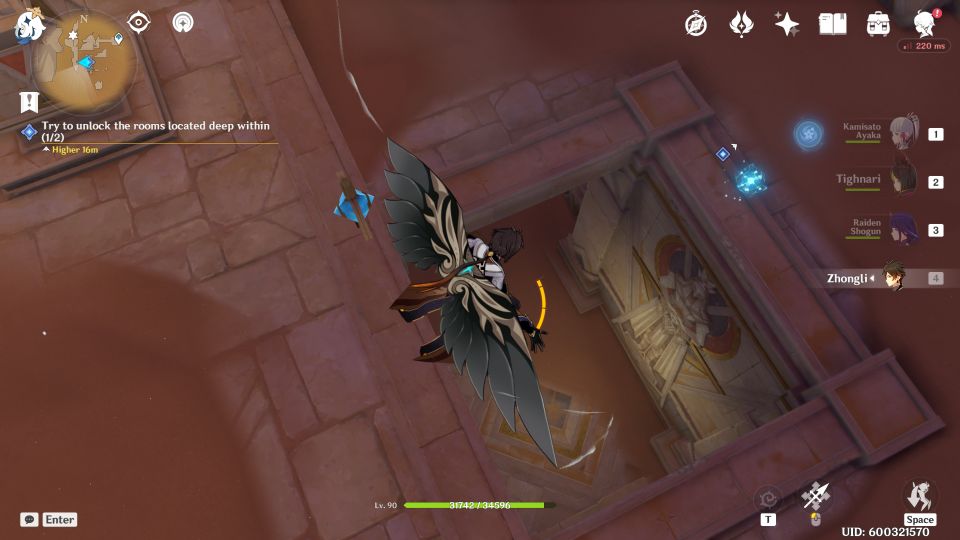
Task: Activate the eye-shaped elemental sight icon
Action: [x=139, y=22]
